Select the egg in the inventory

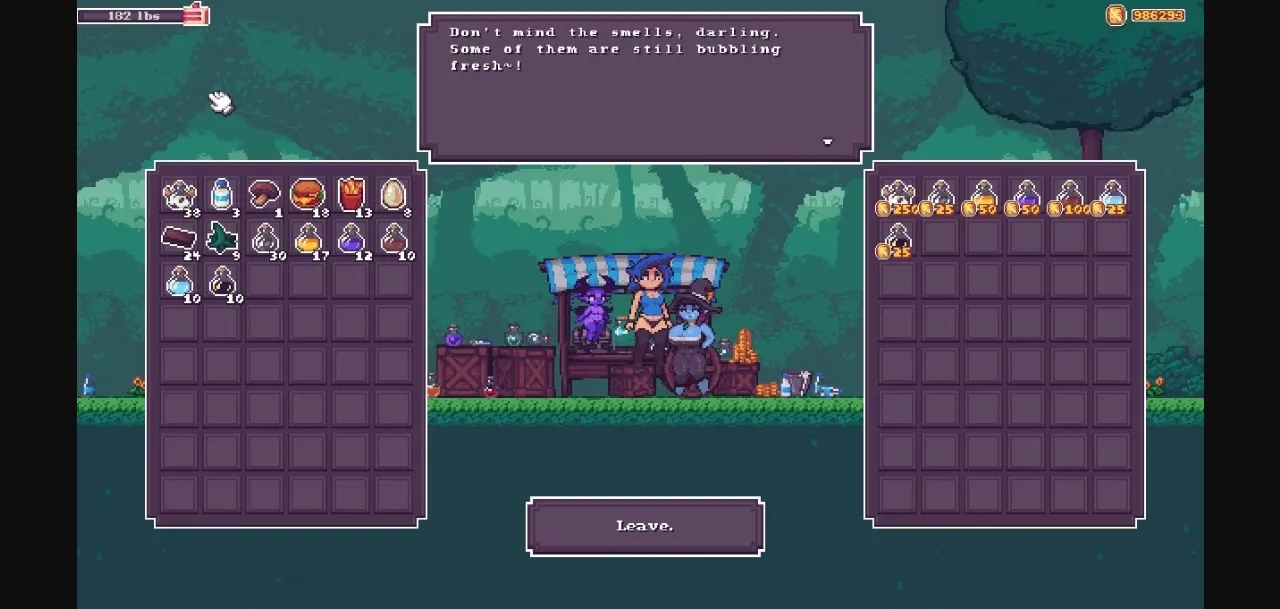point(394,194)
